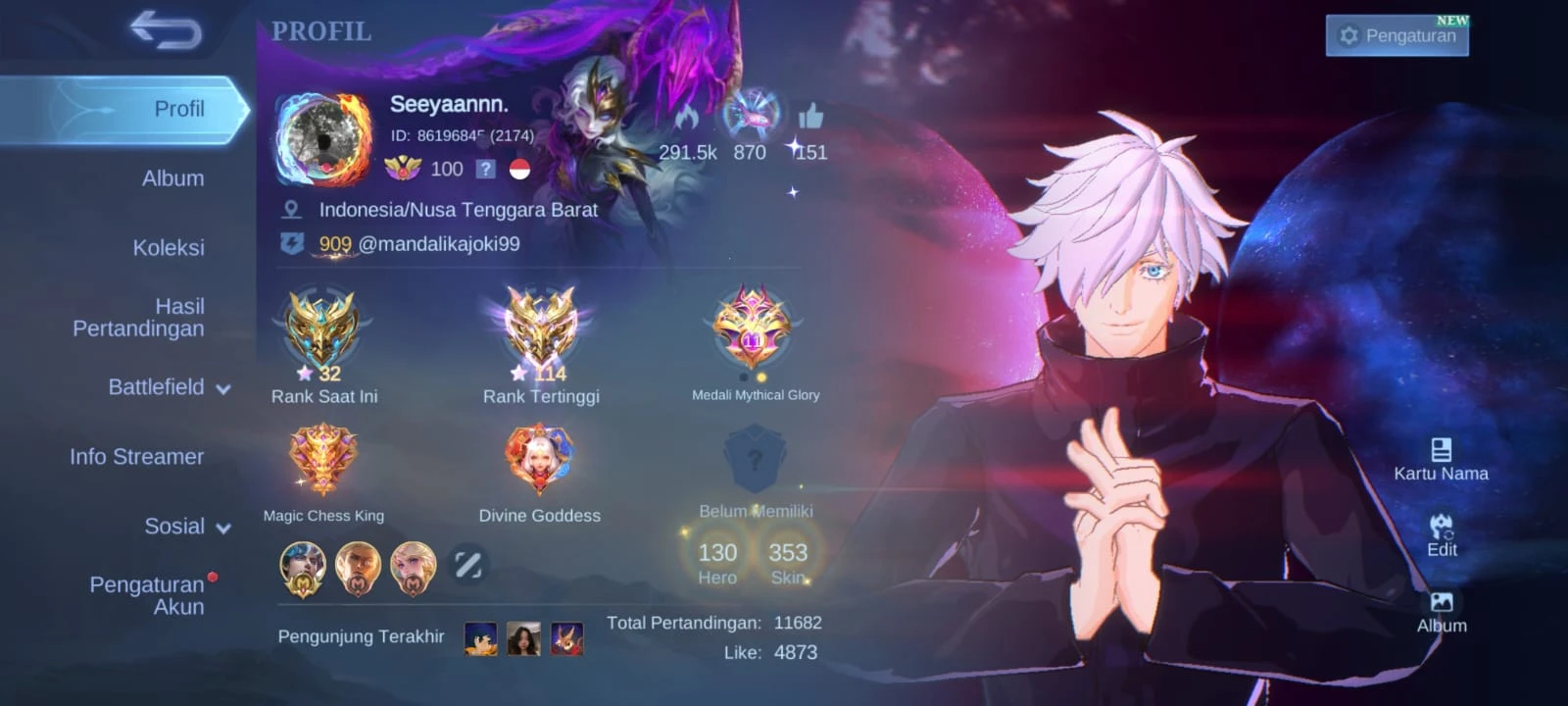Show the Hasil Pertandingan tab

coord(138,318)
